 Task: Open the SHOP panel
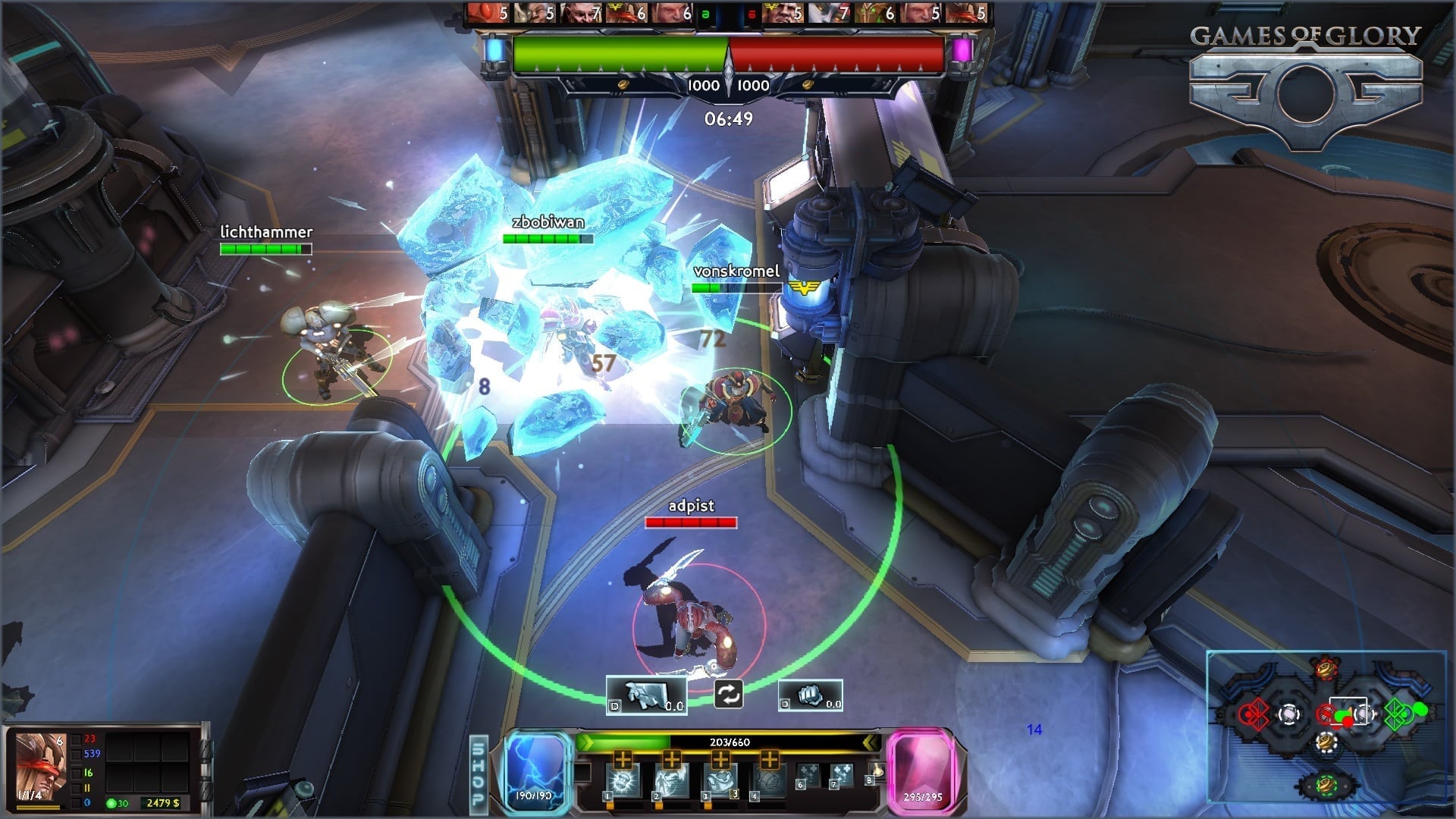[479, 772]
